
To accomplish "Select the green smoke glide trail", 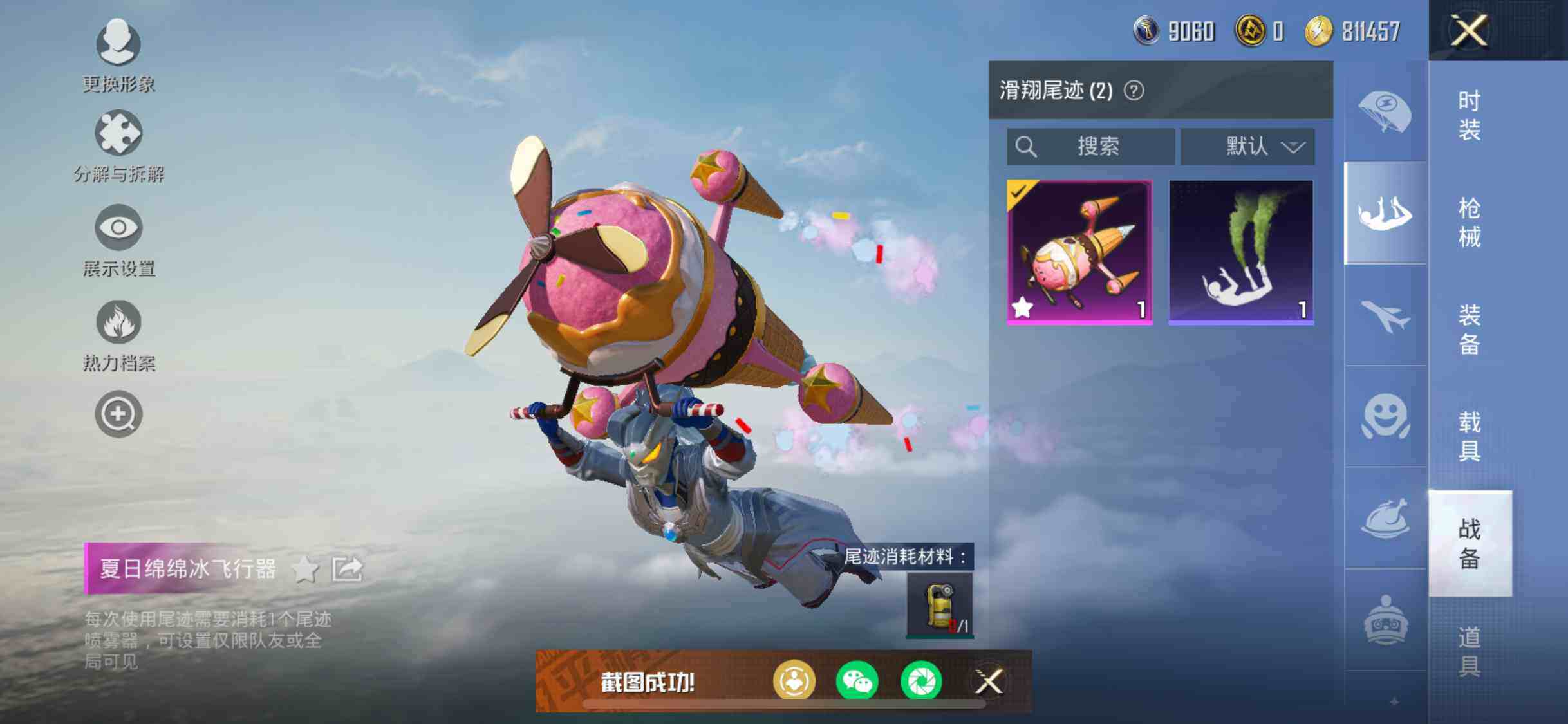I will 1241,252.
